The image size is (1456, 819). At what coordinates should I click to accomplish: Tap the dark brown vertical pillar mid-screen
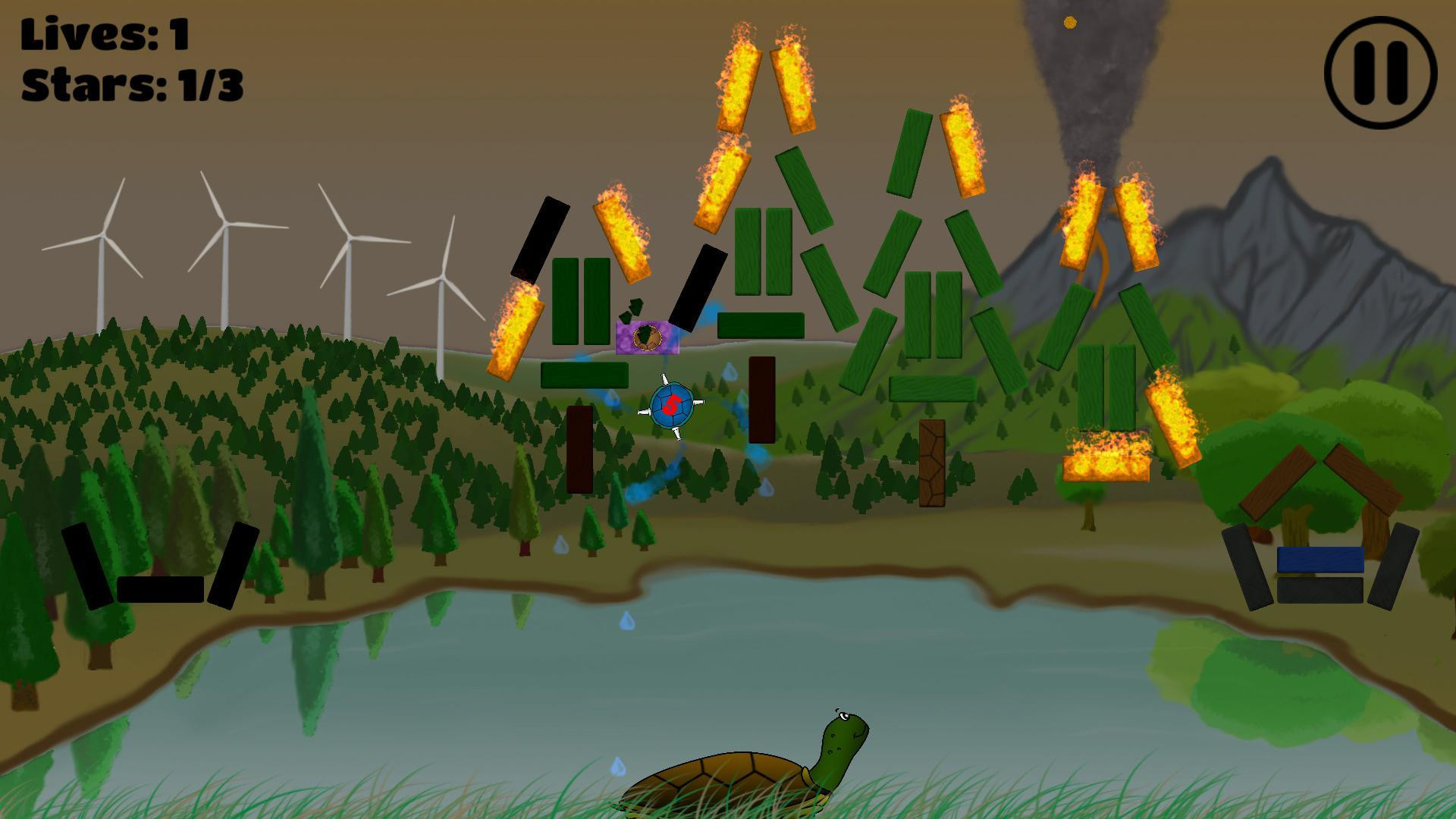click(x=760, y=400)
